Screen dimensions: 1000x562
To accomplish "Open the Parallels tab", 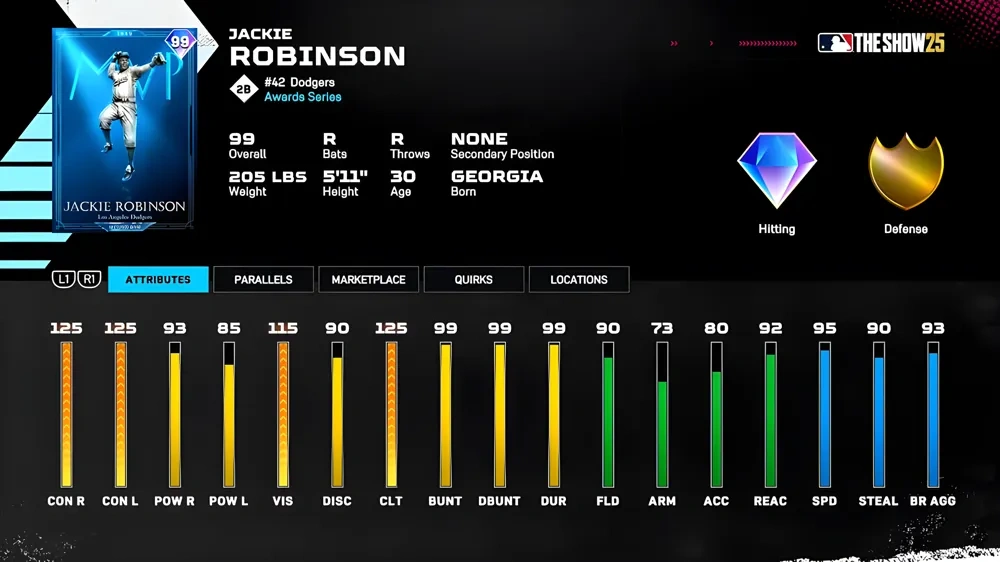I will [x=263, y=279].
